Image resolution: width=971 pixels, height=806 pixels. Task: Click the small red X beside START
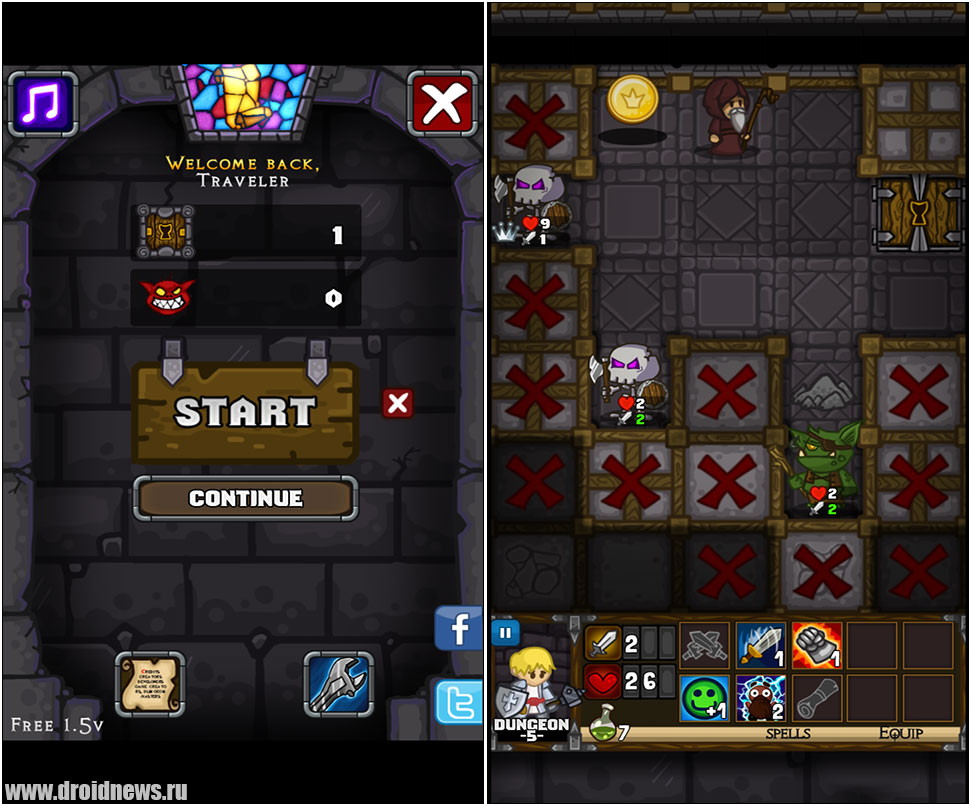tap(398, 403)
